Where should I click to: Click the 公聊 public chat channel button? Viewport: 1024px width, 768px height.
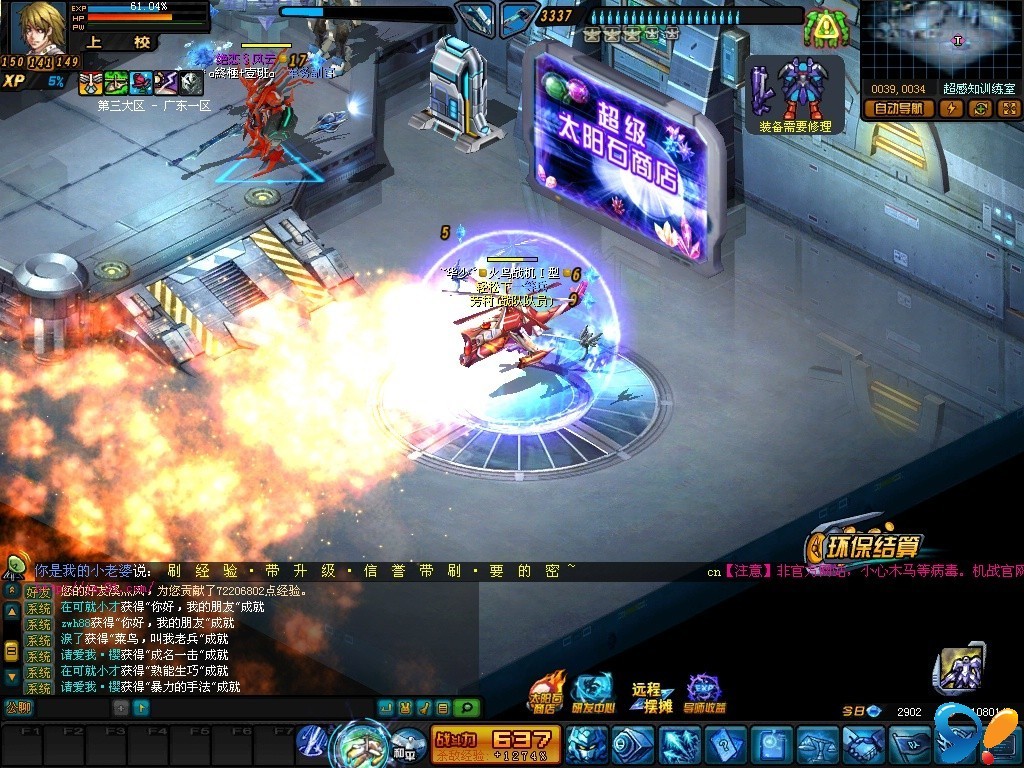coord(18,708)
